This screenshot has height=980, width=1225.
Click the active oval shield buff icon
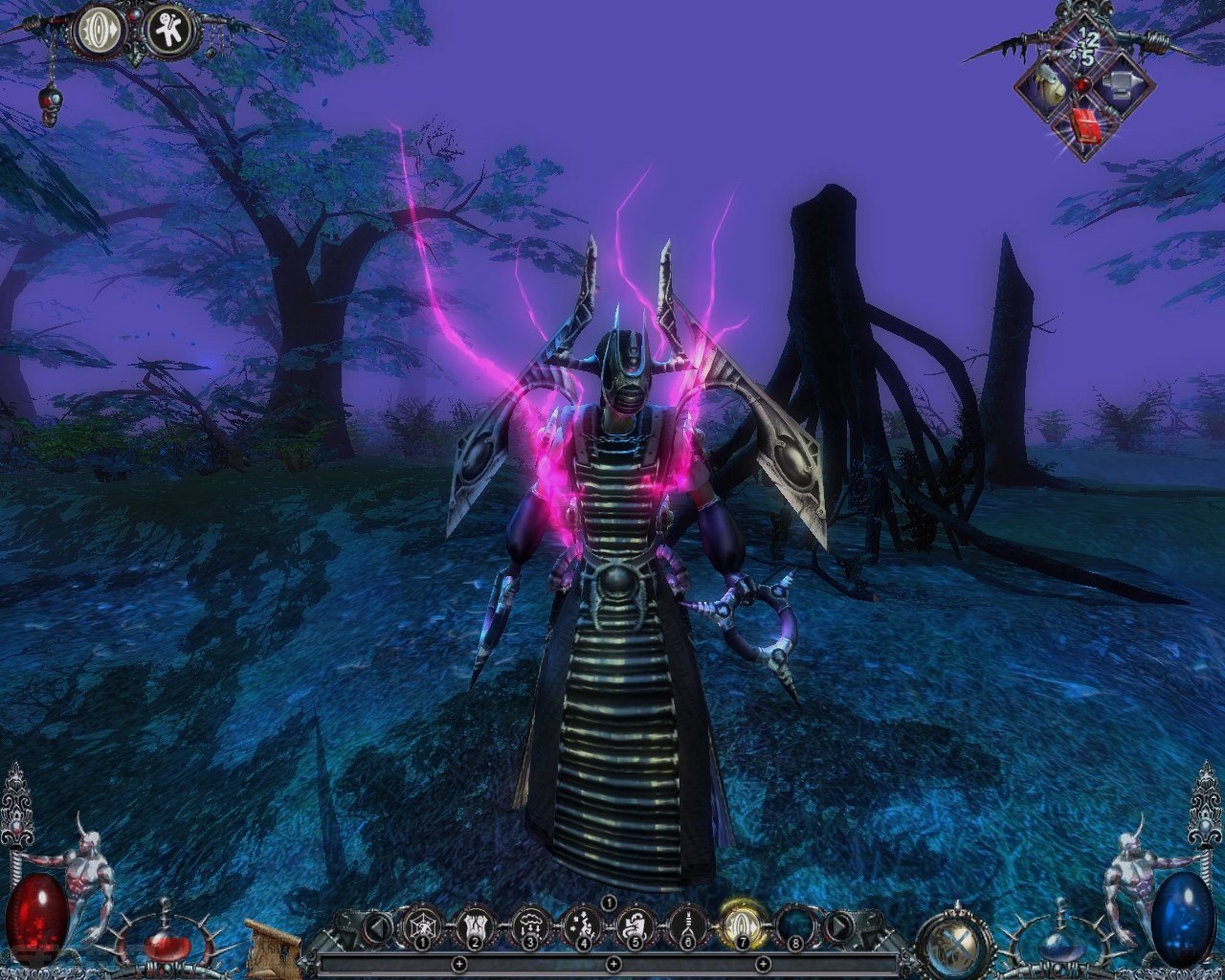100,32
